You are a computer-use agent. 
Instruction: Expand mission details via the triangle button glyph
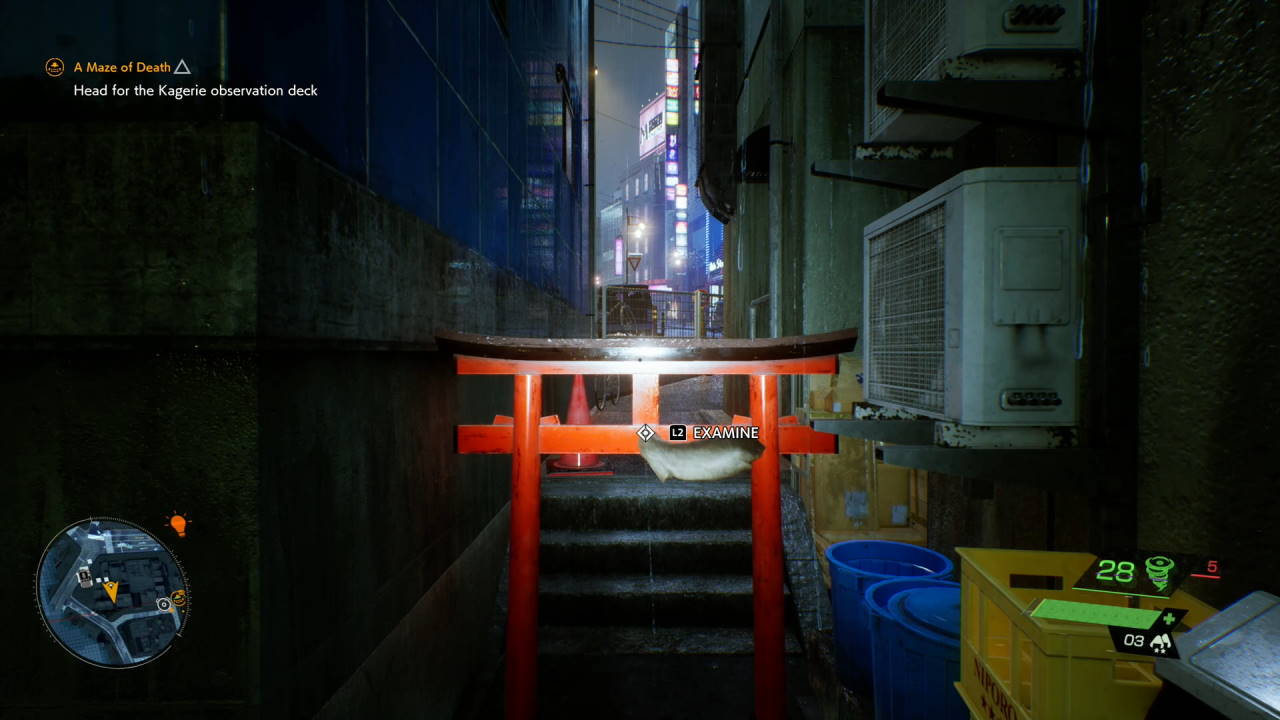point(182,67)
